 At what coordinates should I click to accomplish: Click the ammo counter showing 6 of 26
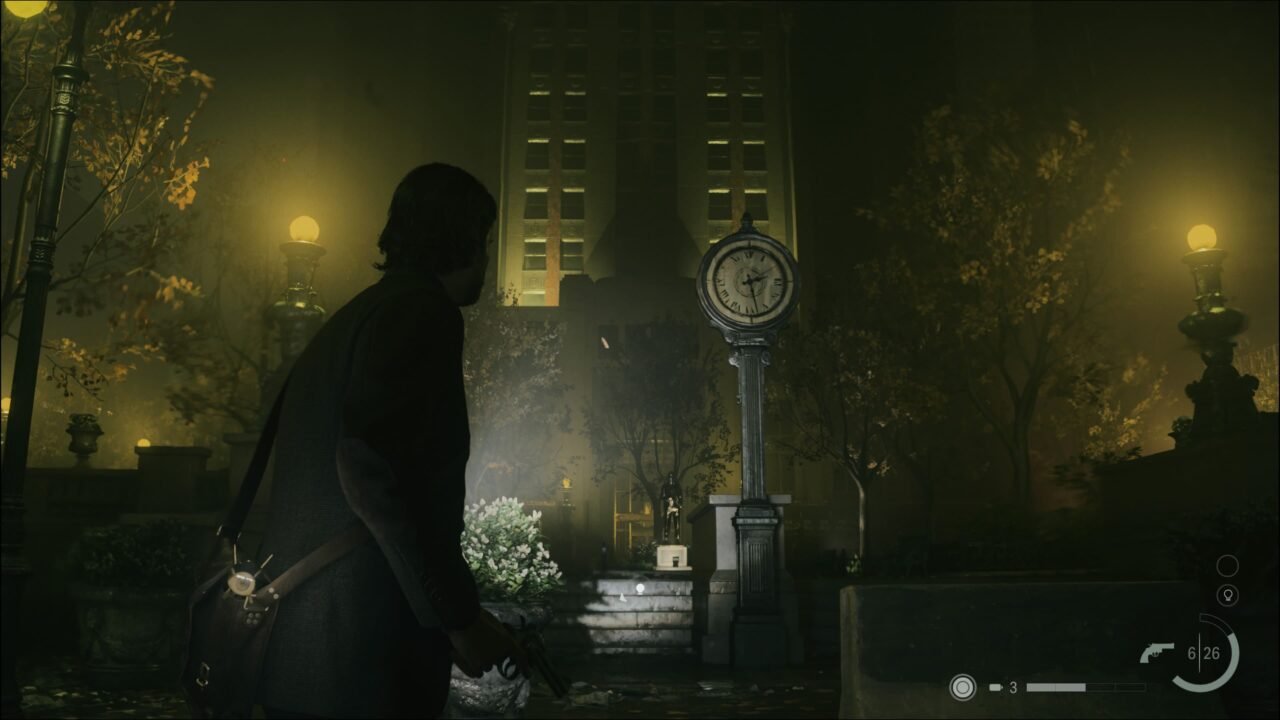pyautogui.click(x=1204, y=652)
